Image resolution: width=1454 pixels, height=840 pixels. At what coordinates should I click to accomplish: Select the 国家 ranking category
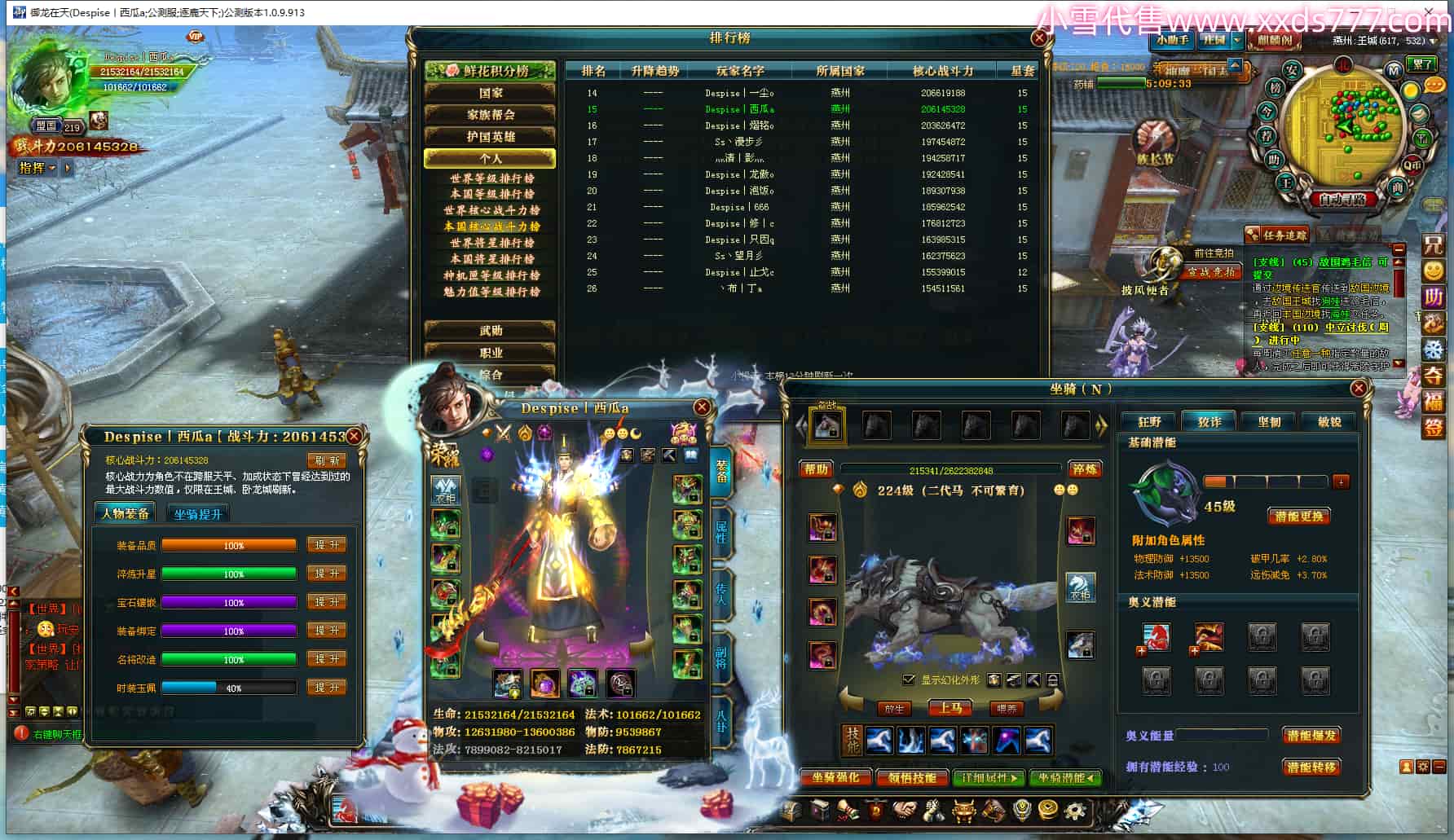pos(490,93)
